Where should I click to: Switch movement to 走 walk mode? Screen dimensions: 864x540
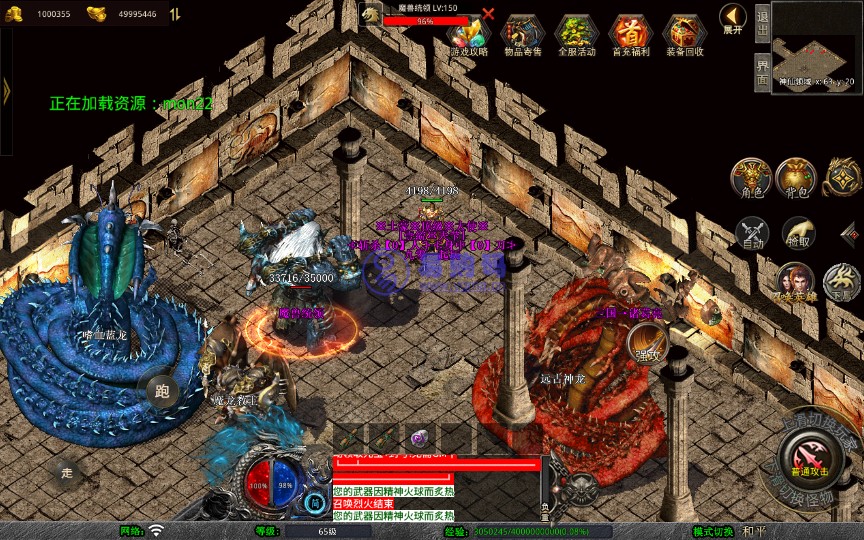(x=67, y=472)
